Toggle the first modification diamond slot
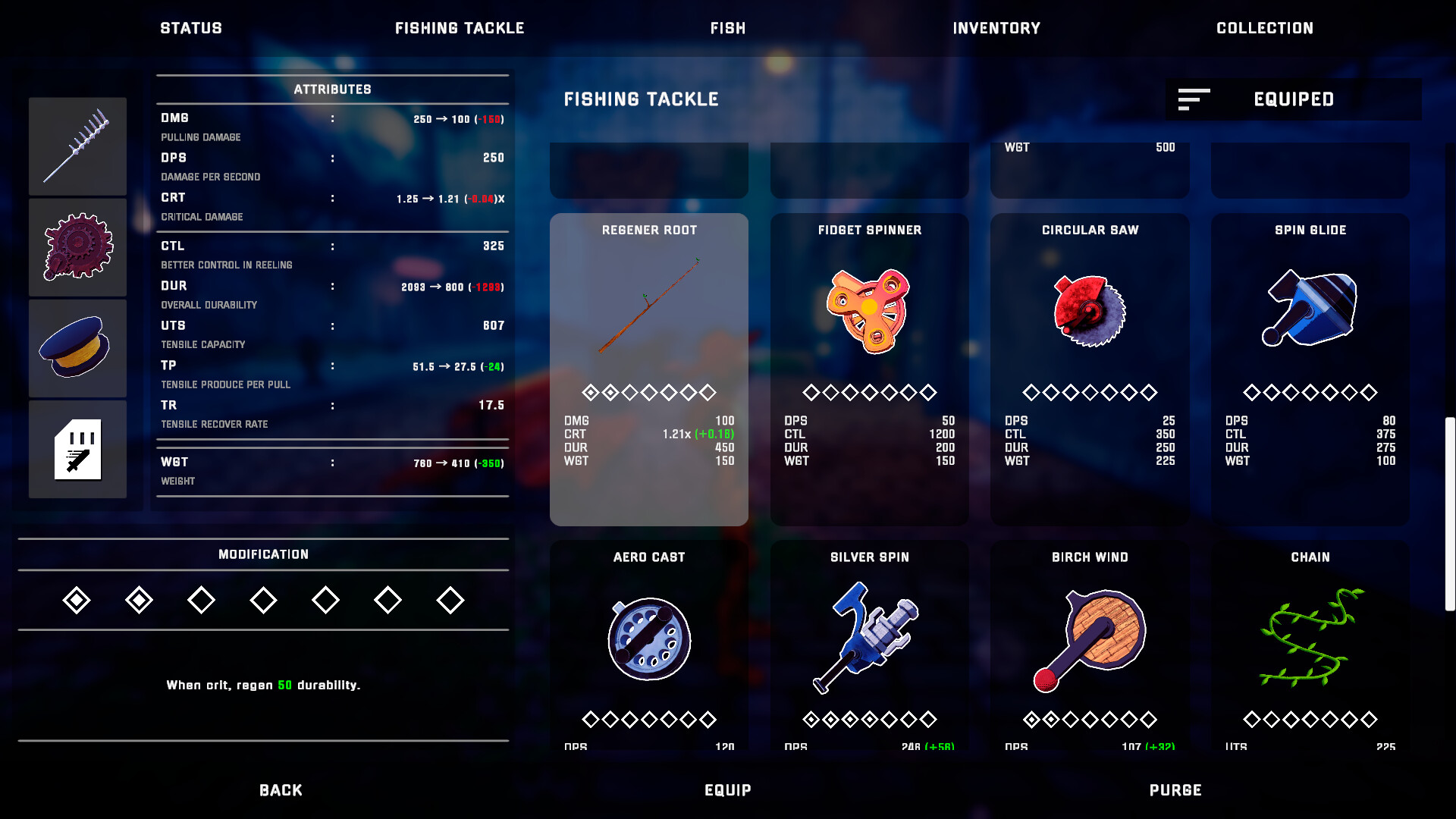This screenshot has width=1456, height=819. click(76, 599)
